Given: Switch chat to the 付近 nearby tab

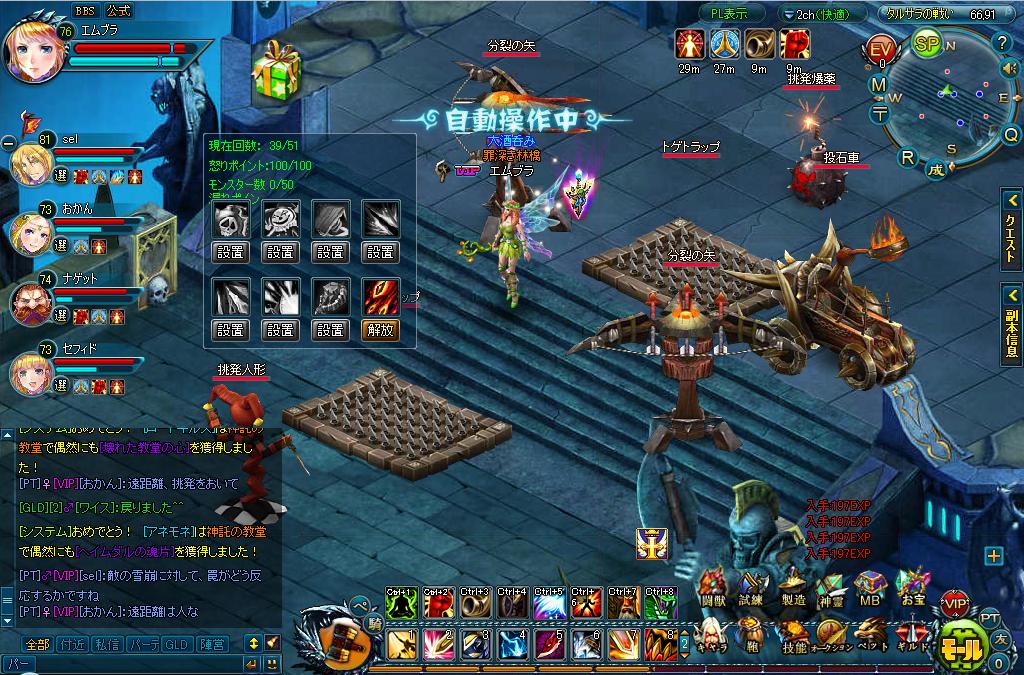Looking at the screenshot, I should [x=70, y=643].
